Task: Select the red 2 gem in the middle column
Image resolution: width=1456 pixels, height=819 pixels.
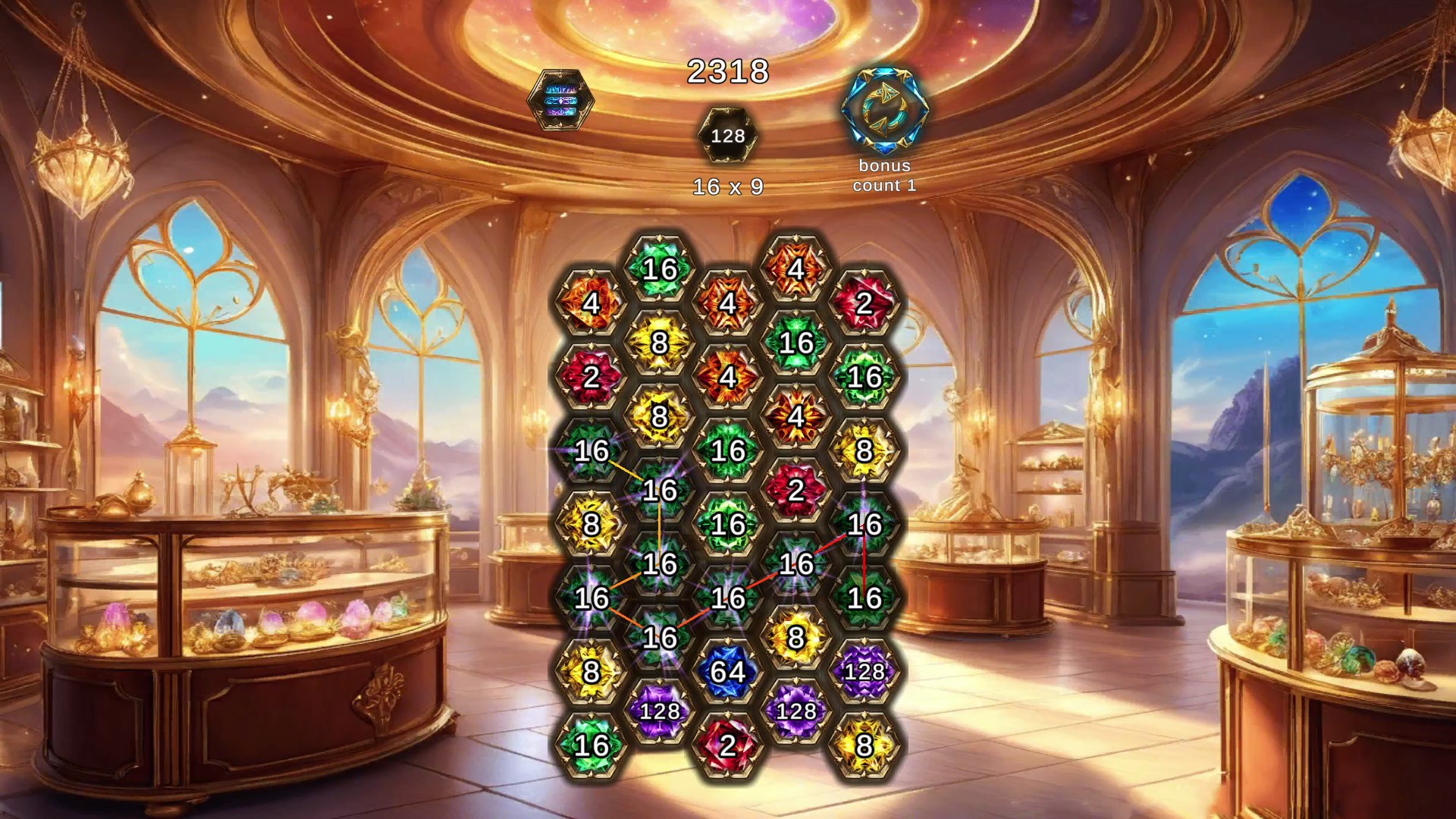Action: [x=798, y=489]
